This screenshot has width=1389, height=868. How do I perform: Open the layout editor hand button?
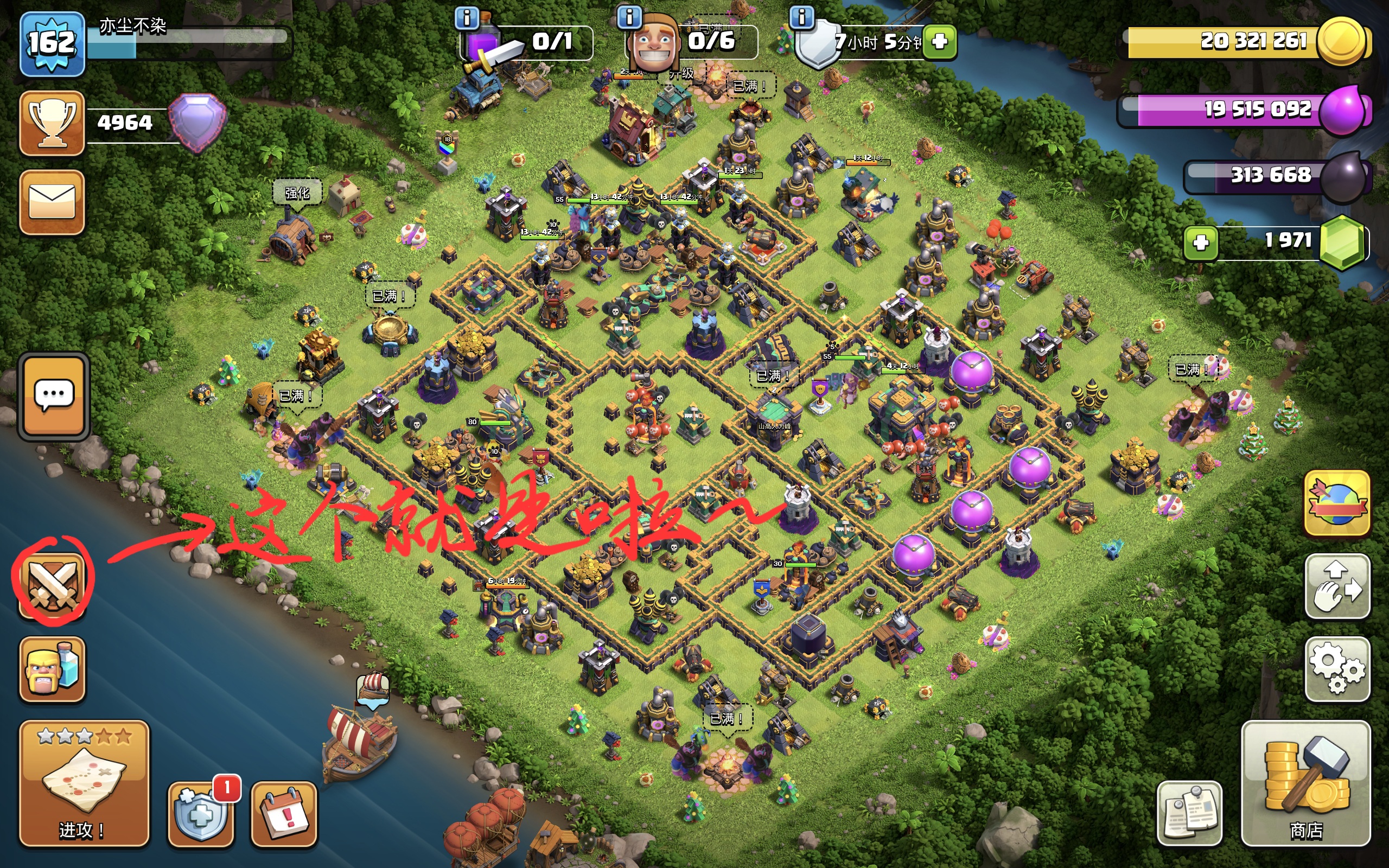(x=1337, y=586)
